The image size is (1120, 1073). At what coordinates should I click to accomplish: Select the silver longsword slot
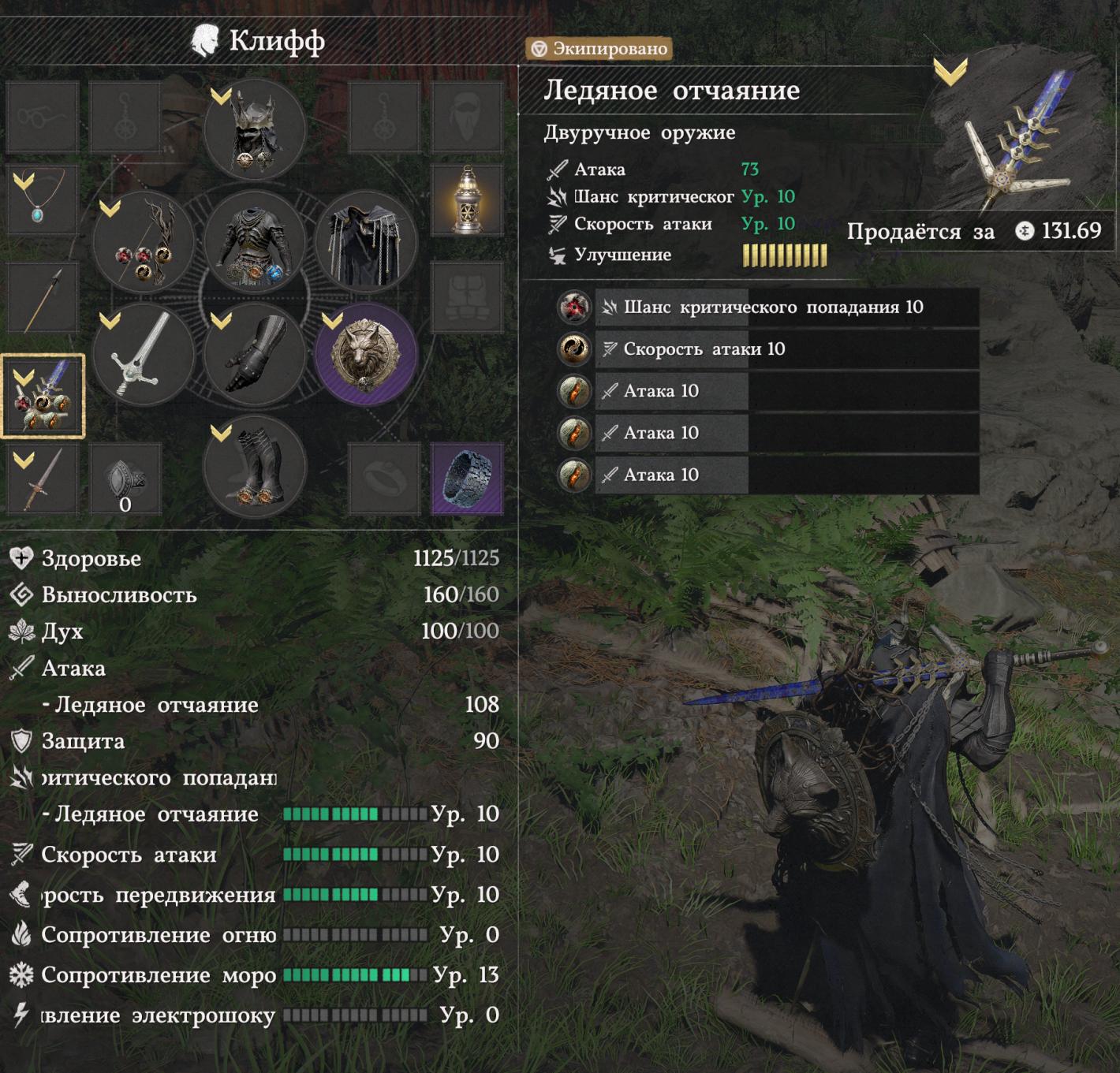(144, 355)
